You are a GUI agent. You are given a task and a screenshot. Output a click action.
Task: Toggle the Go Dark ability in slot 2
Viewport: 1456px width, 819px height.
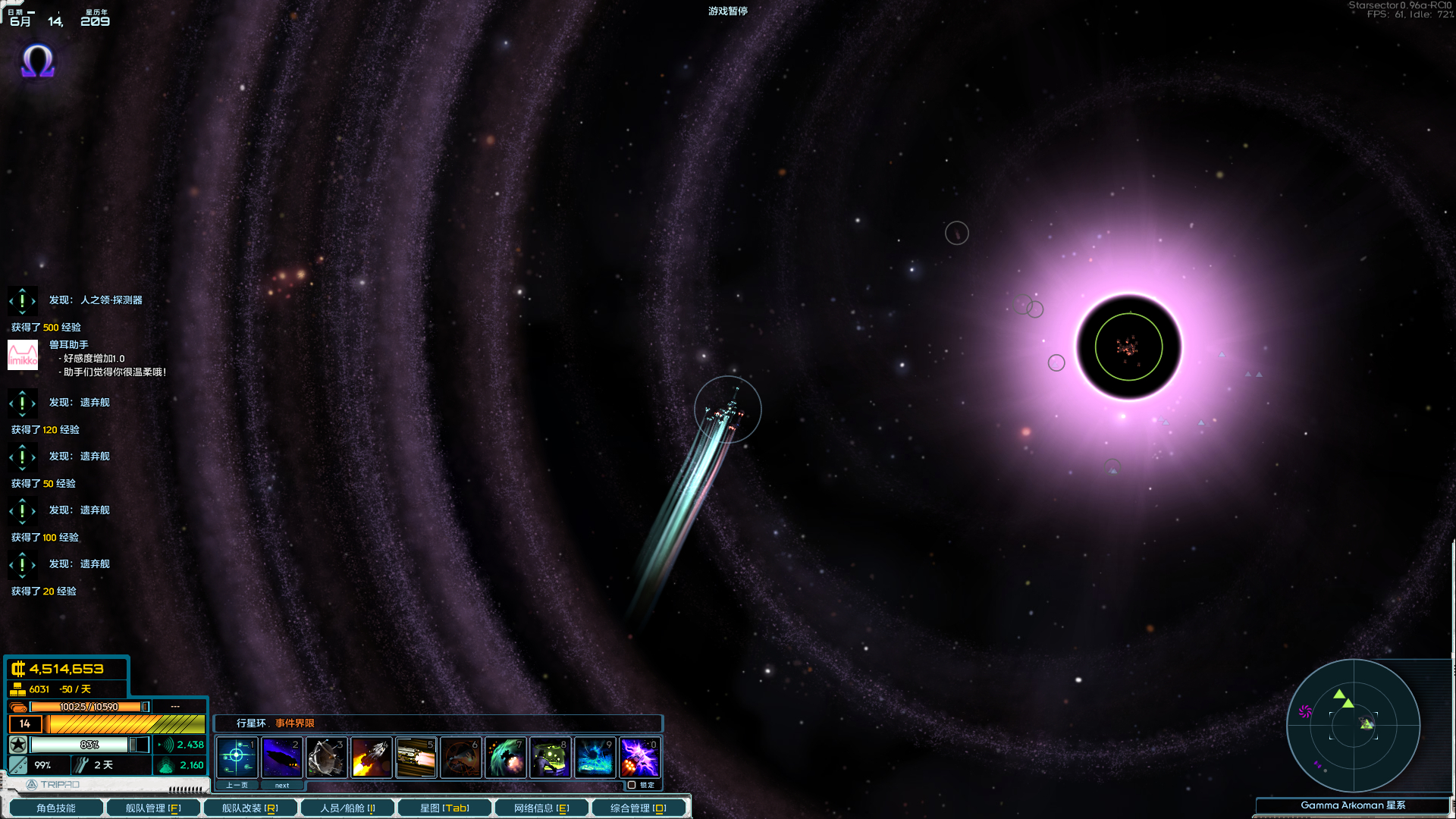(x=281, y=757)
